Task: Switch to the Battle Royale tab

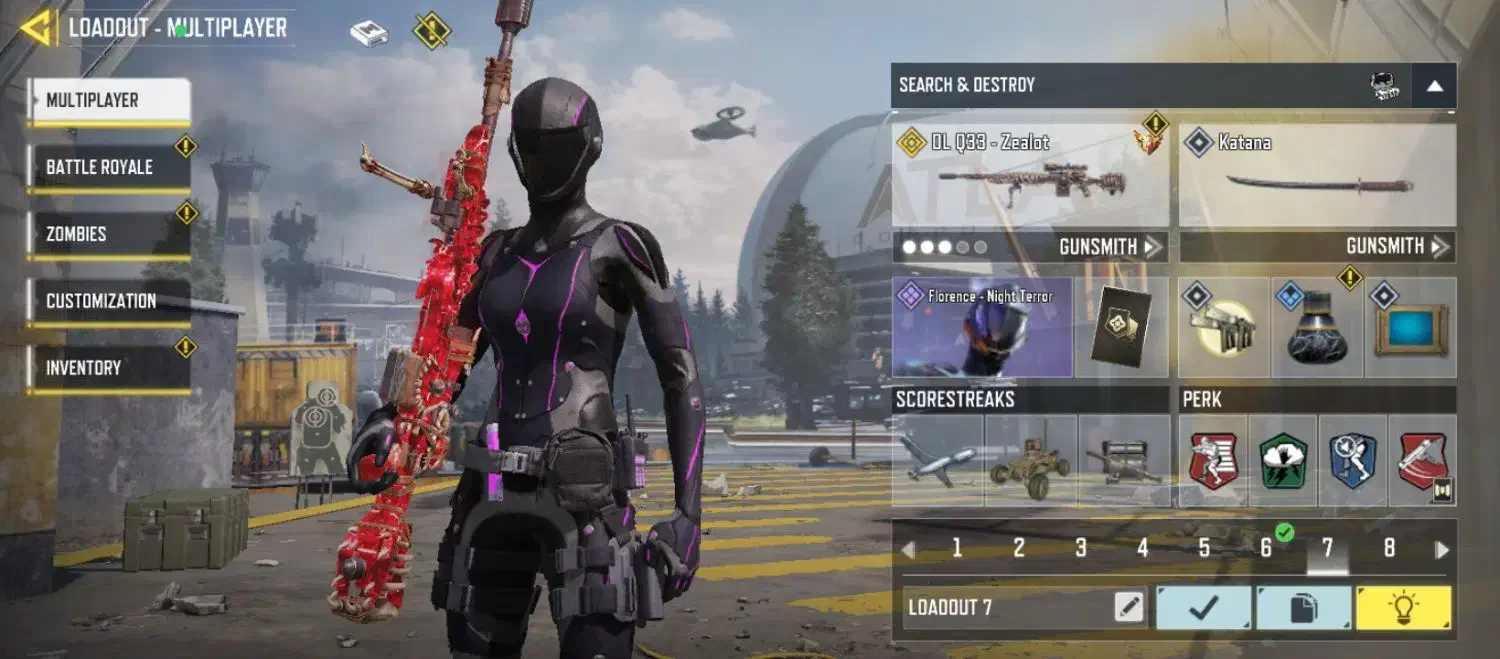Action: click(108, 167)
